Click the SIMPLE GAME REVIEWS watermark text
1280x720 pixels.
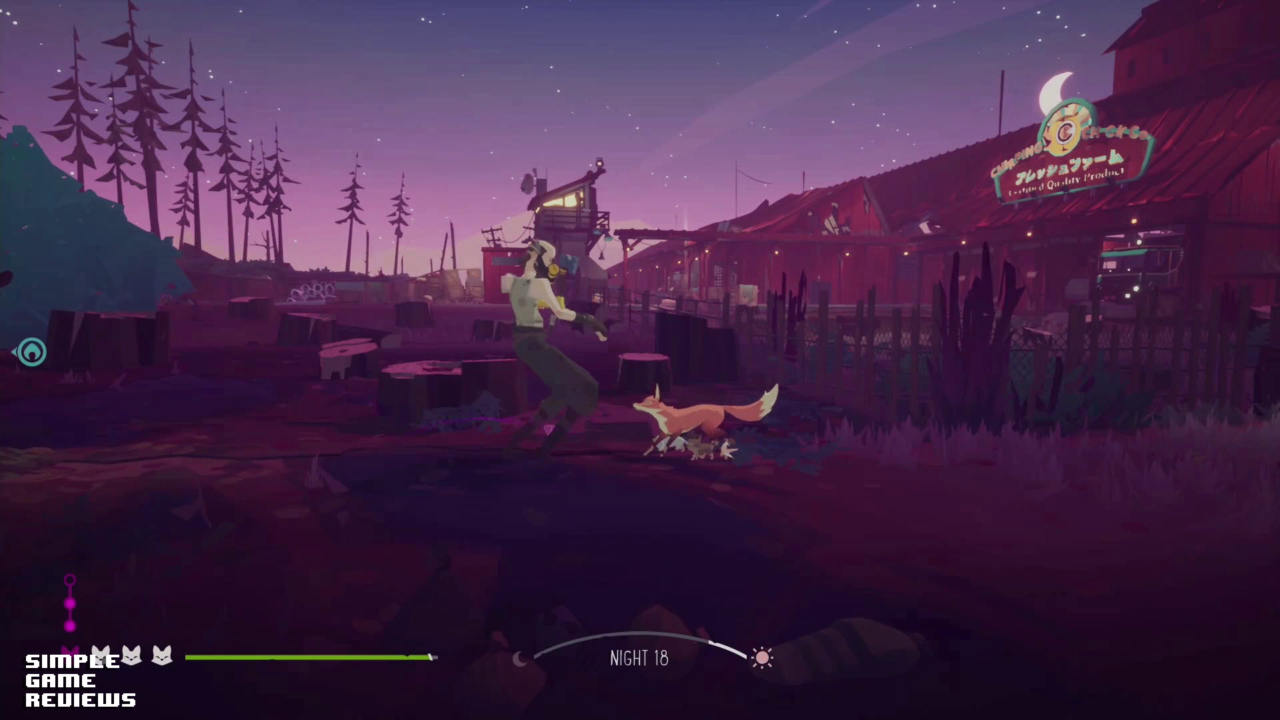coord(80,680)
